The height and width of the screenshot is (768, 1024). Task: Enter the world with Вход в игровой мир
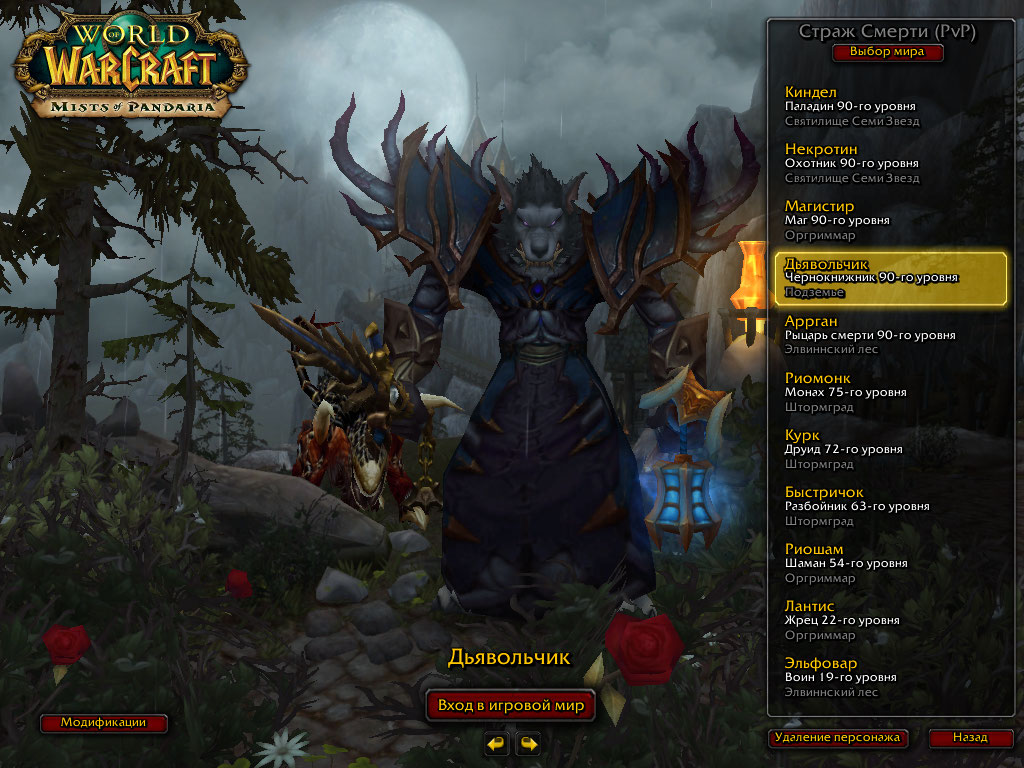click(511, 705)
